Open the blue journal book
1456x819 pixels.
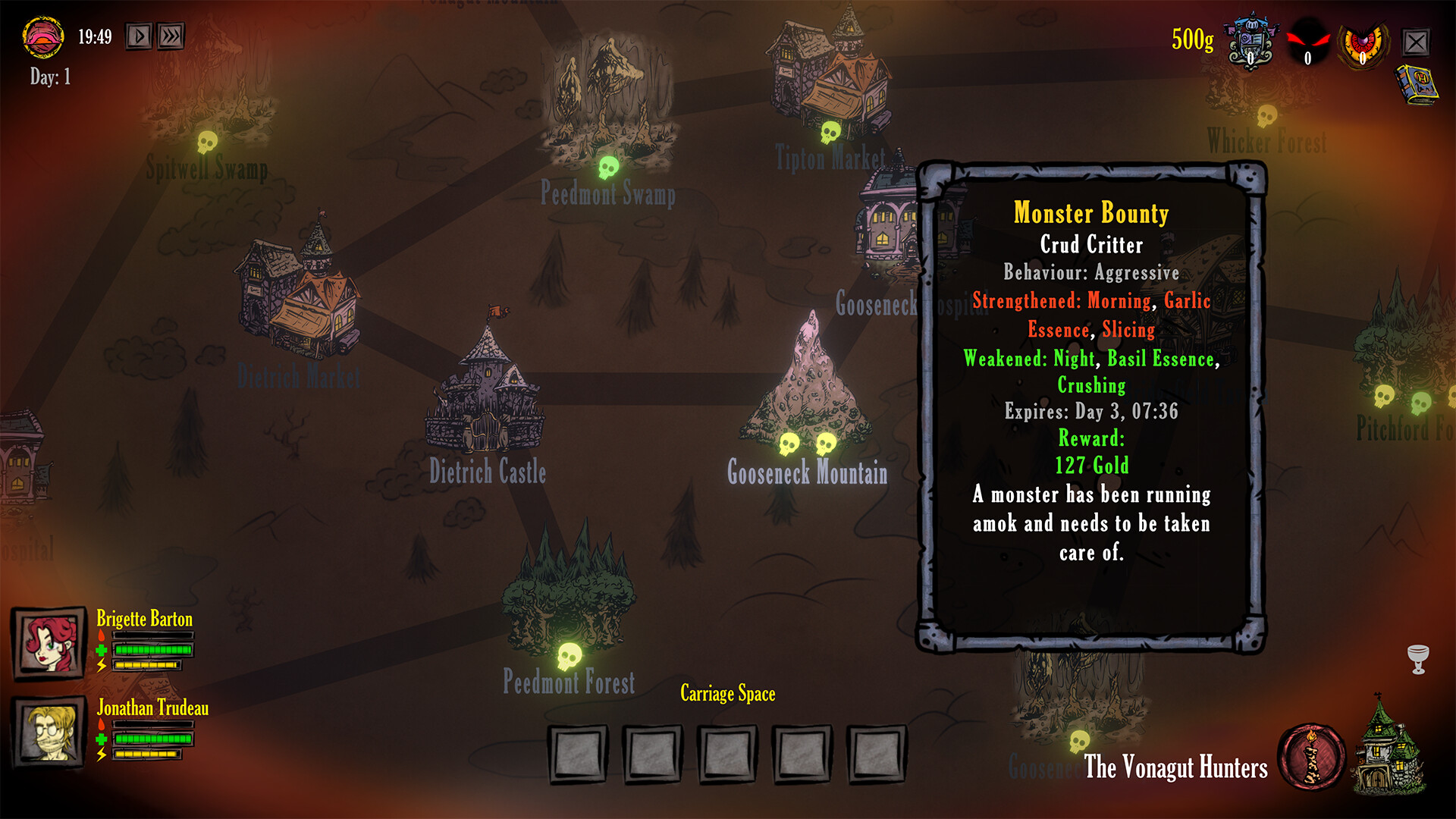[x=1416, y=84]
